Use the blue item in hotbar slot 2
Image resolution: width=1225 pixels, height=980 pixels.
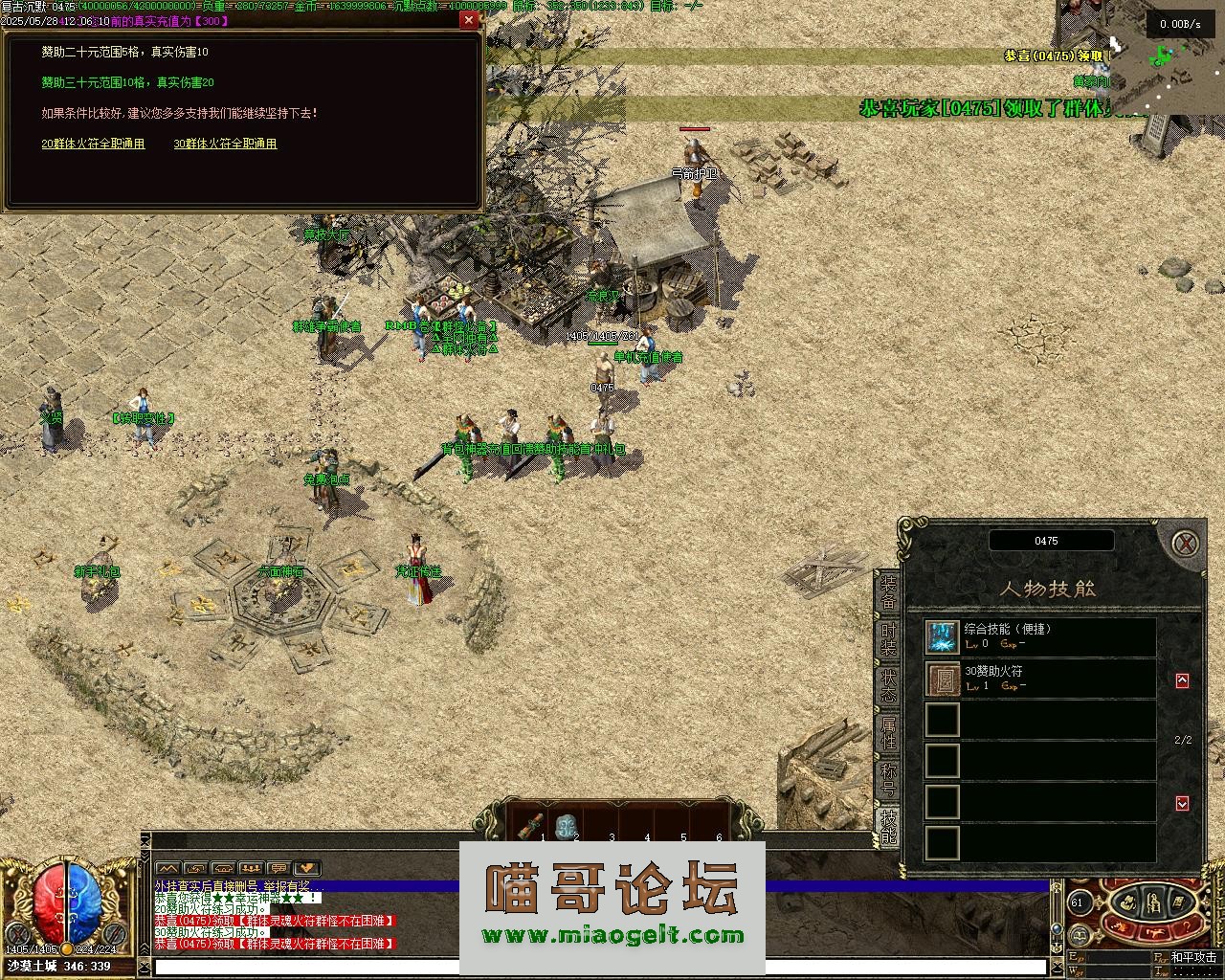coord(567,825)
